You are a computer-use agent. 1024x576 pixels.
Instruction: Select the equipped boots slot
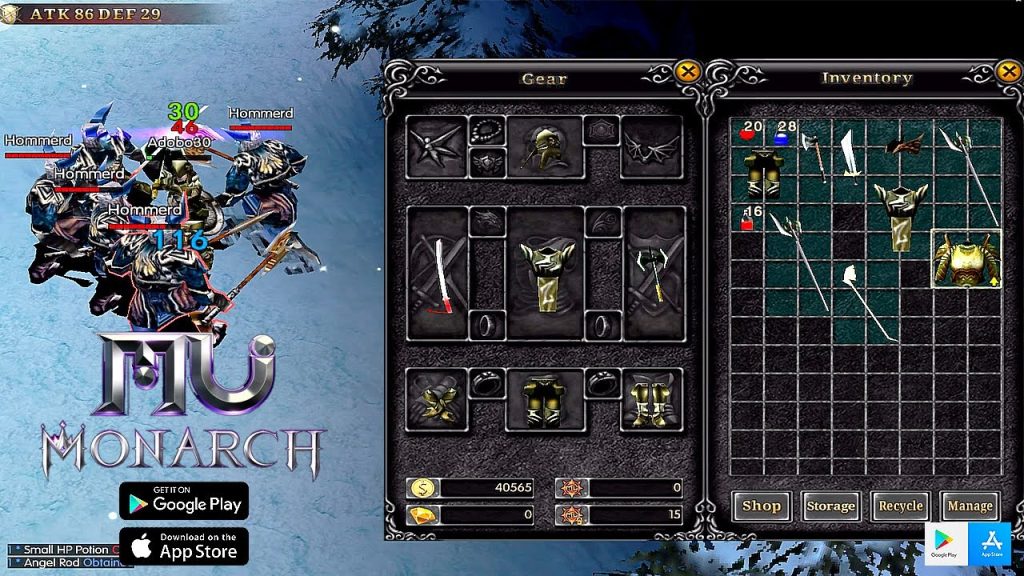[652, 399]
